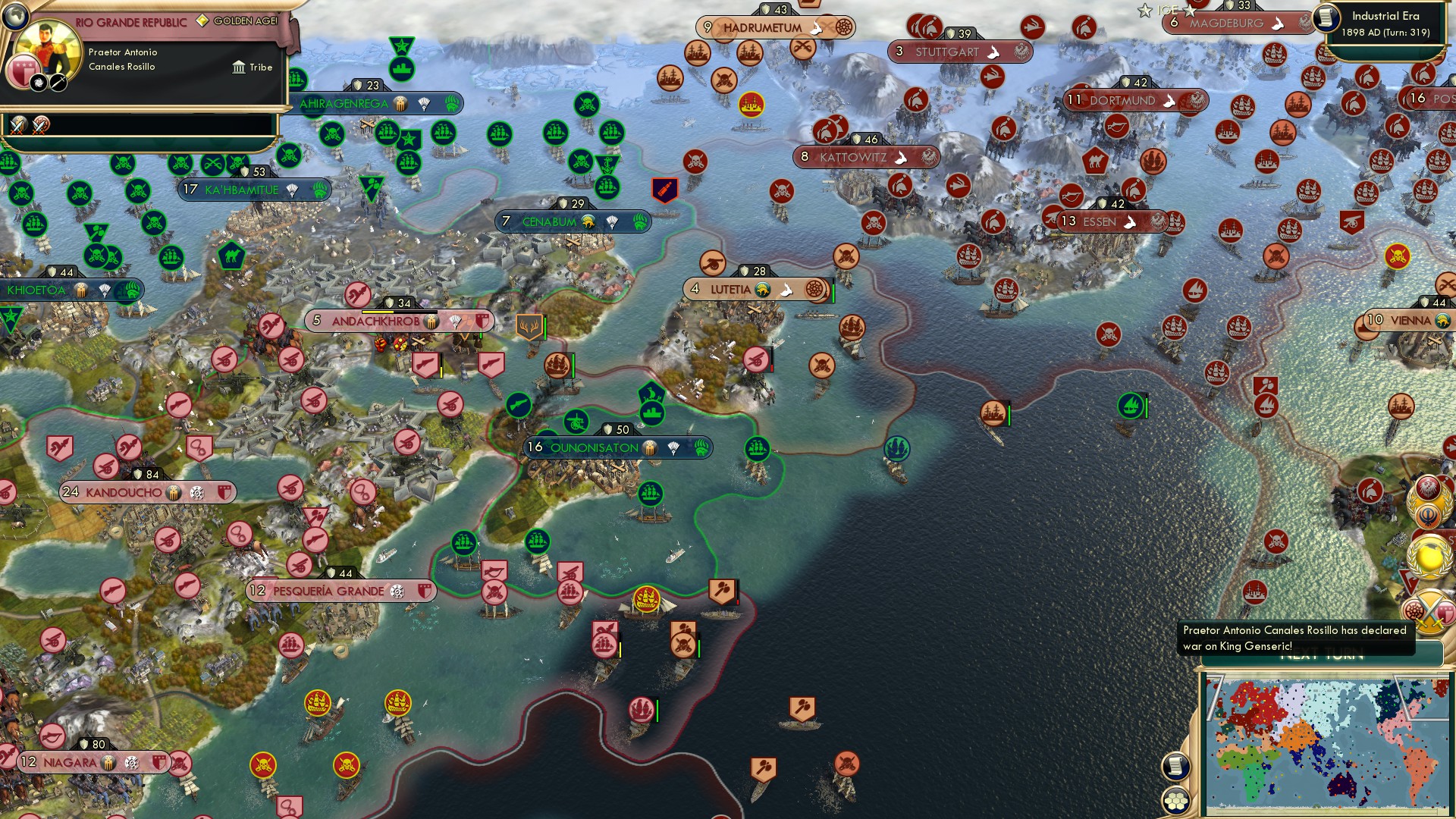Click the Golden Age diamond icon
The width and height of the screenshot is (1456, 819).
pos(202,20)
